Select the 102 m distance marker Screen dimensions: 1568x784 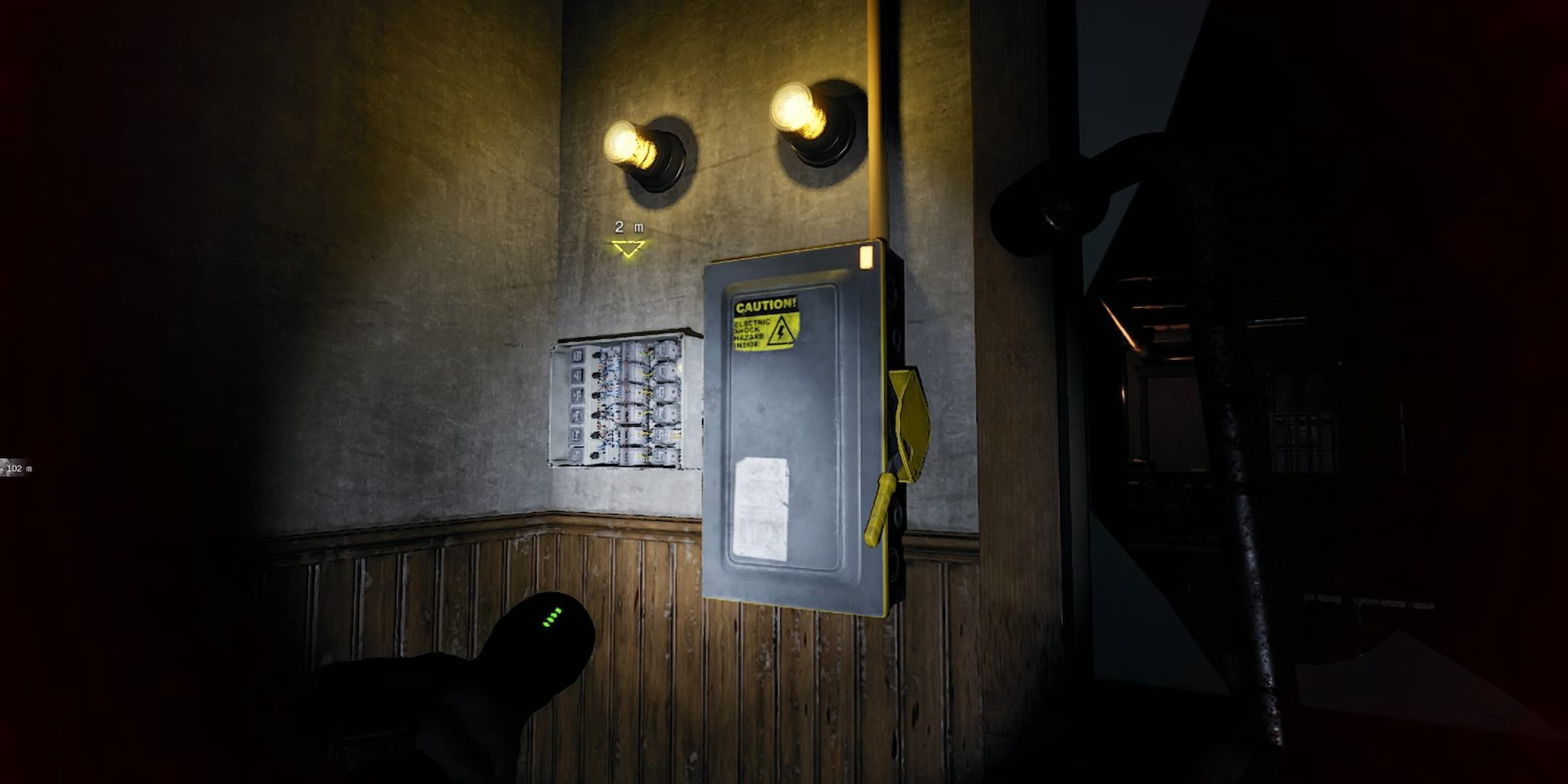[x=16, y=468]
